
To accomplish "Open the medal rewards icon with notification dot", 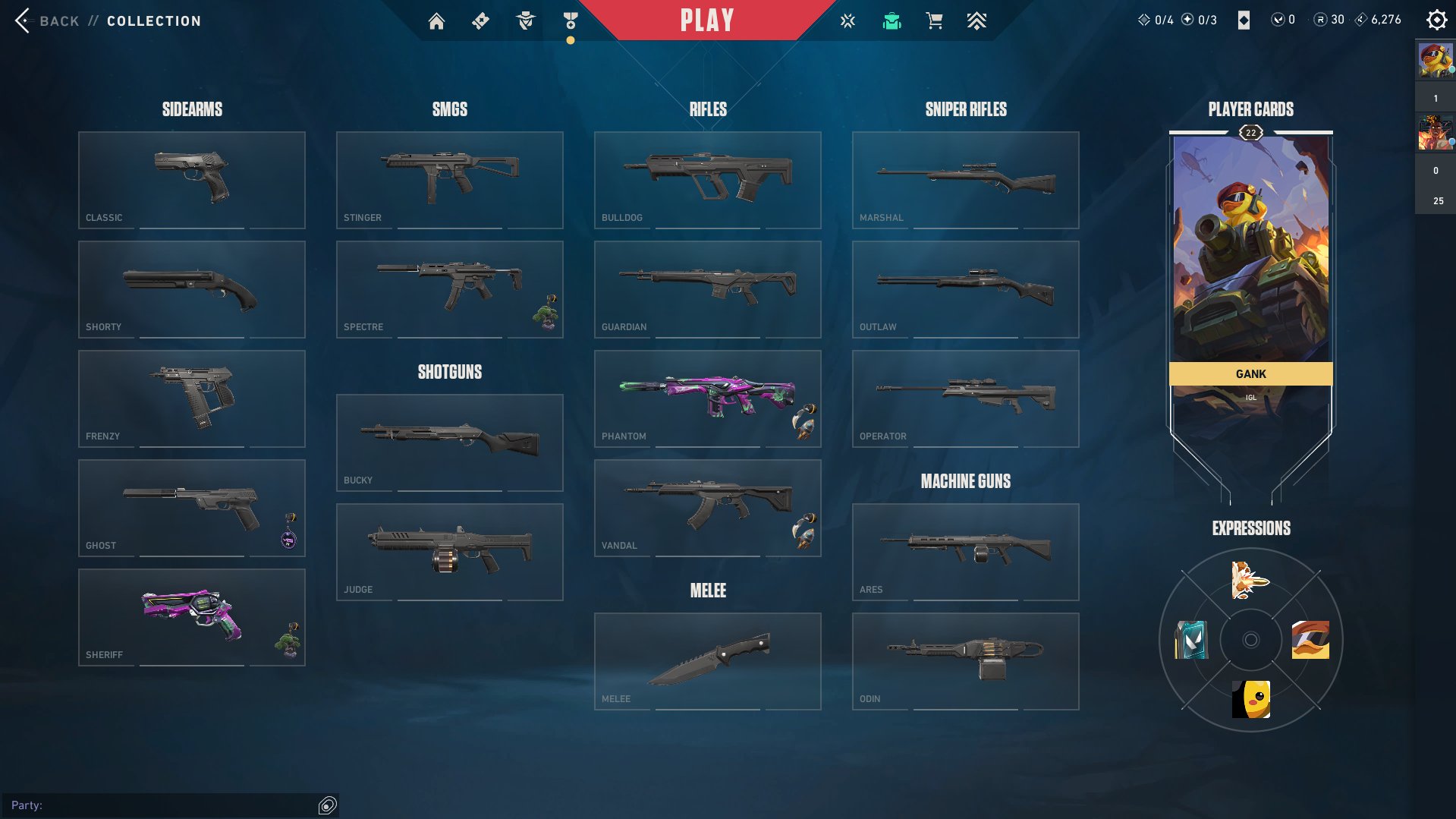I will [571, 20].
